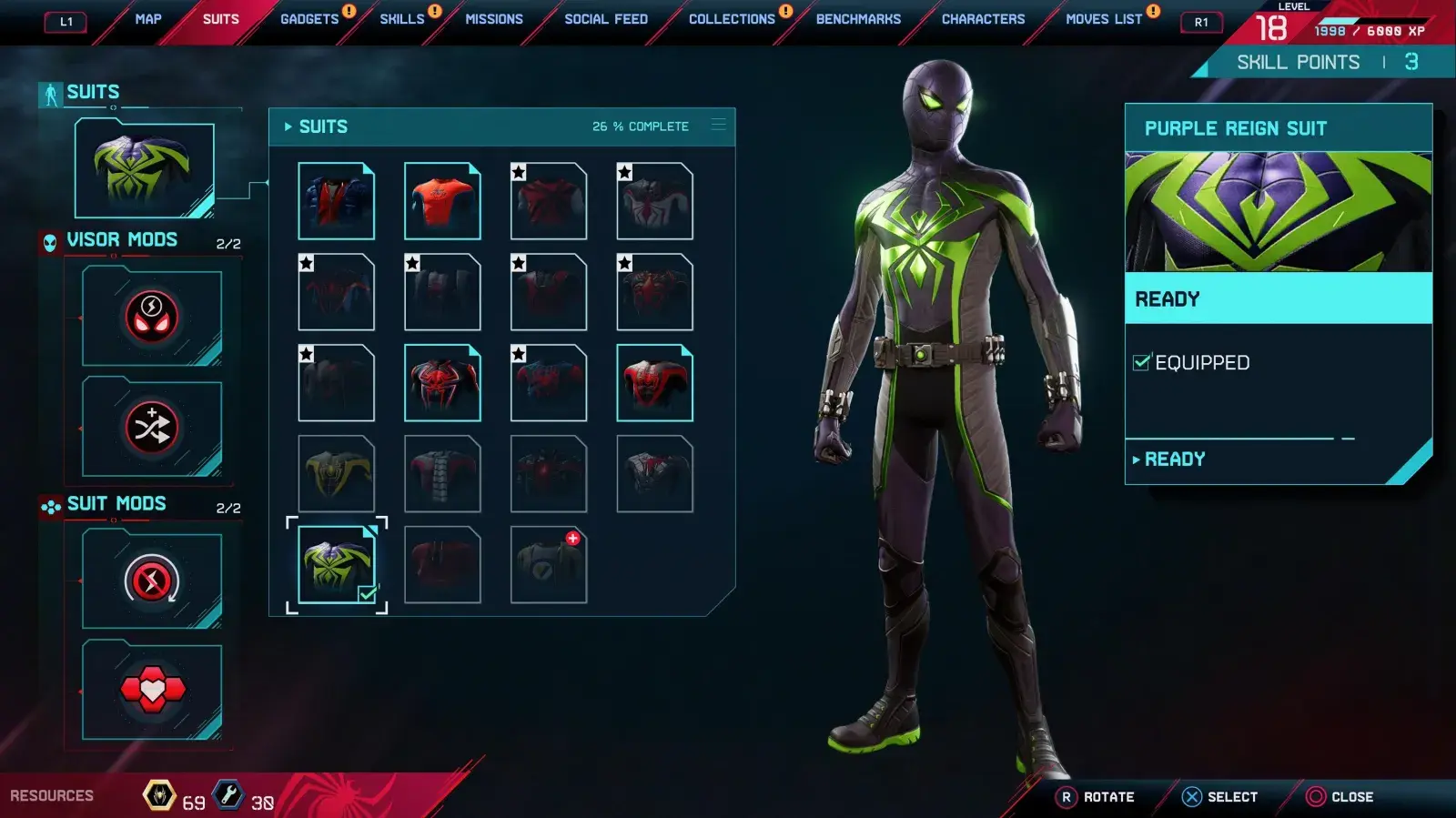This screenshot has height=818, width=1456.
Task: Choose the orange T-shirt suit tile
Action: pyautogui.click(x=442, y=201)
